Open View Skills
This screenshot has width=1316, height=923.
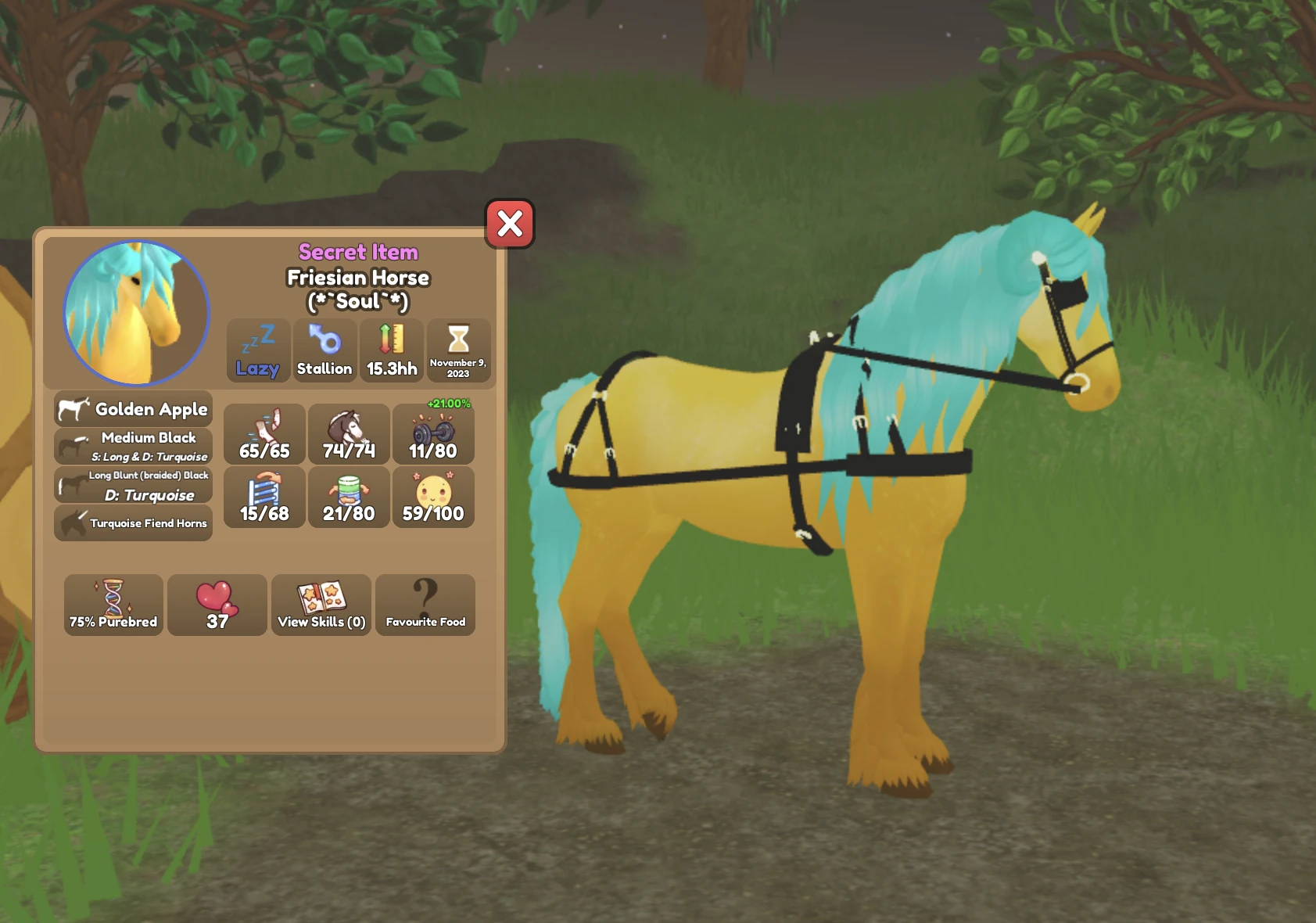(321, 605)
